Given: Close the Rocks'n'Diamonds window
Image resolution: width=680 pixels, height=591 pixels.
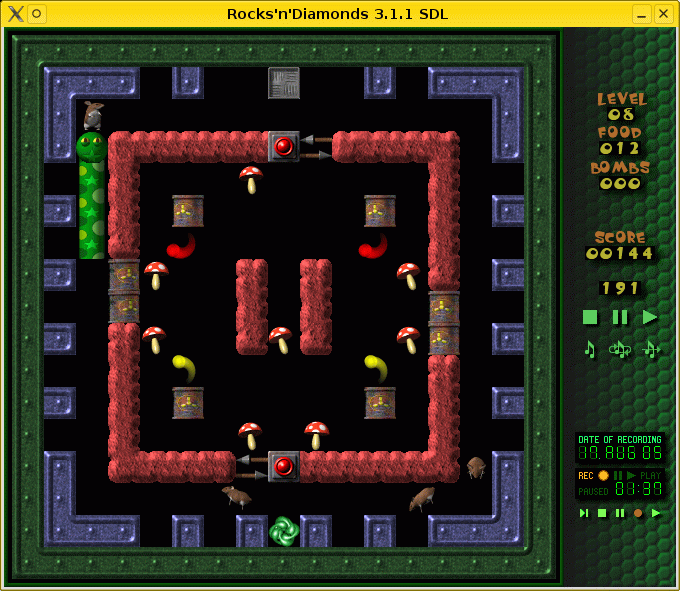Looking at the screenshot, I should (x=663, y=13).
